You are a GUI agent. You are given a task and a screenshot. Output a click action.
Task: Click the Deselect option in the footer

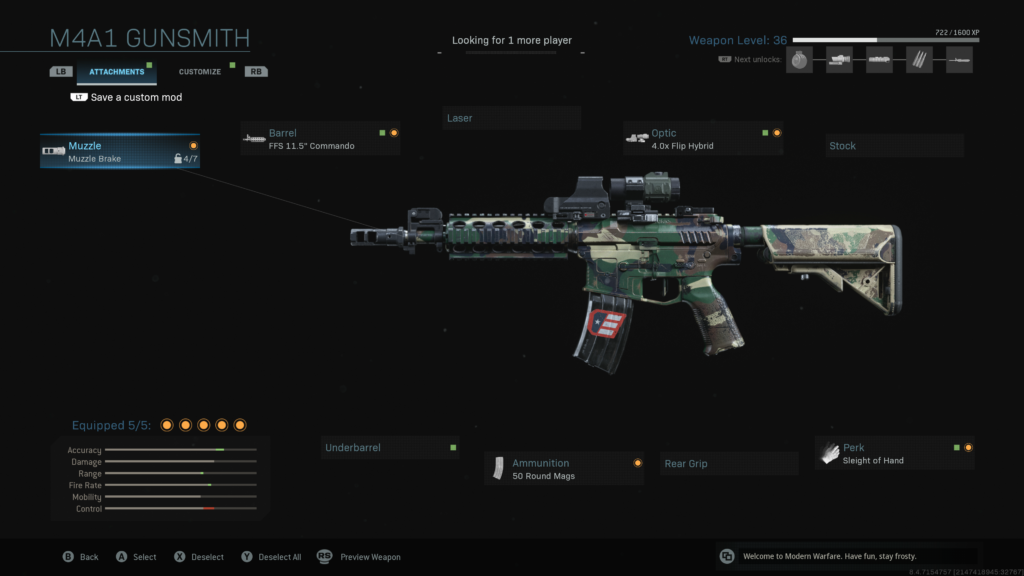(x=198, y=557)
